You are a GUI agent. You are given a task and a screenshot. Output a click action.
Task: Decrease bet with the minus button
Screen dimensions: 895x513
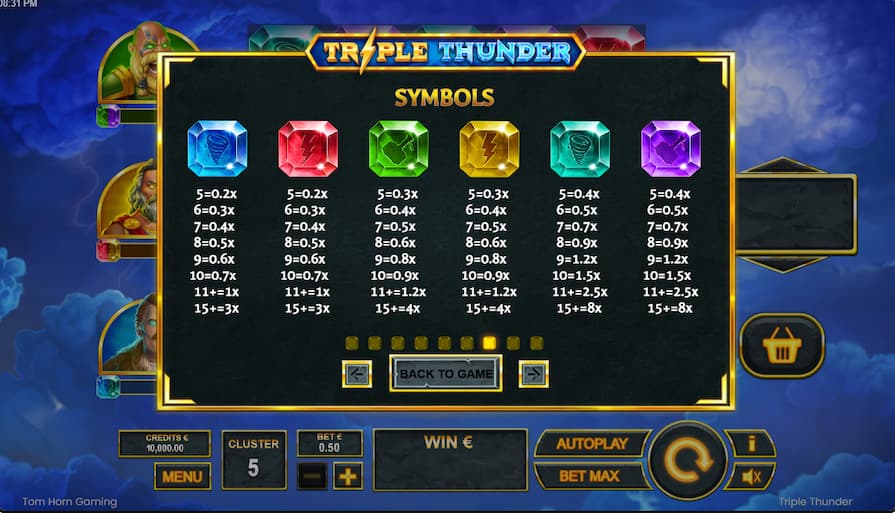(312, 477)
